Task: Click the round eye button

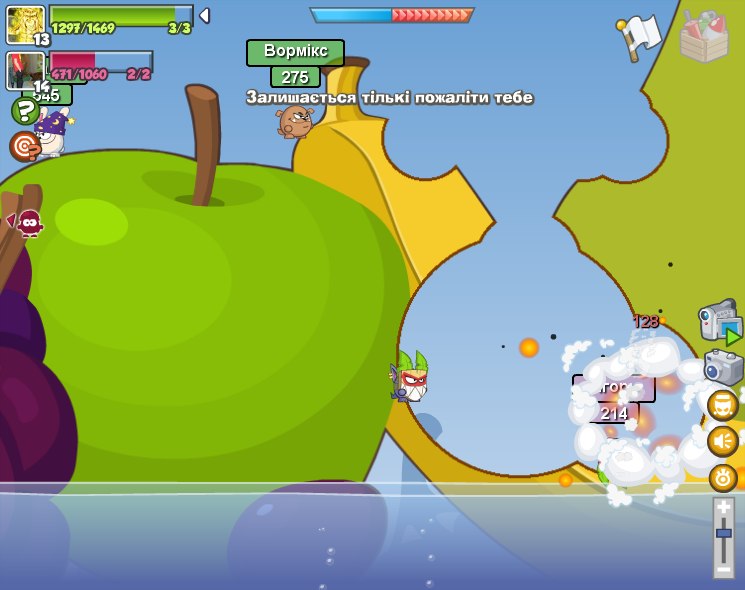Action: pyautogui.click(x=722, y=478)
